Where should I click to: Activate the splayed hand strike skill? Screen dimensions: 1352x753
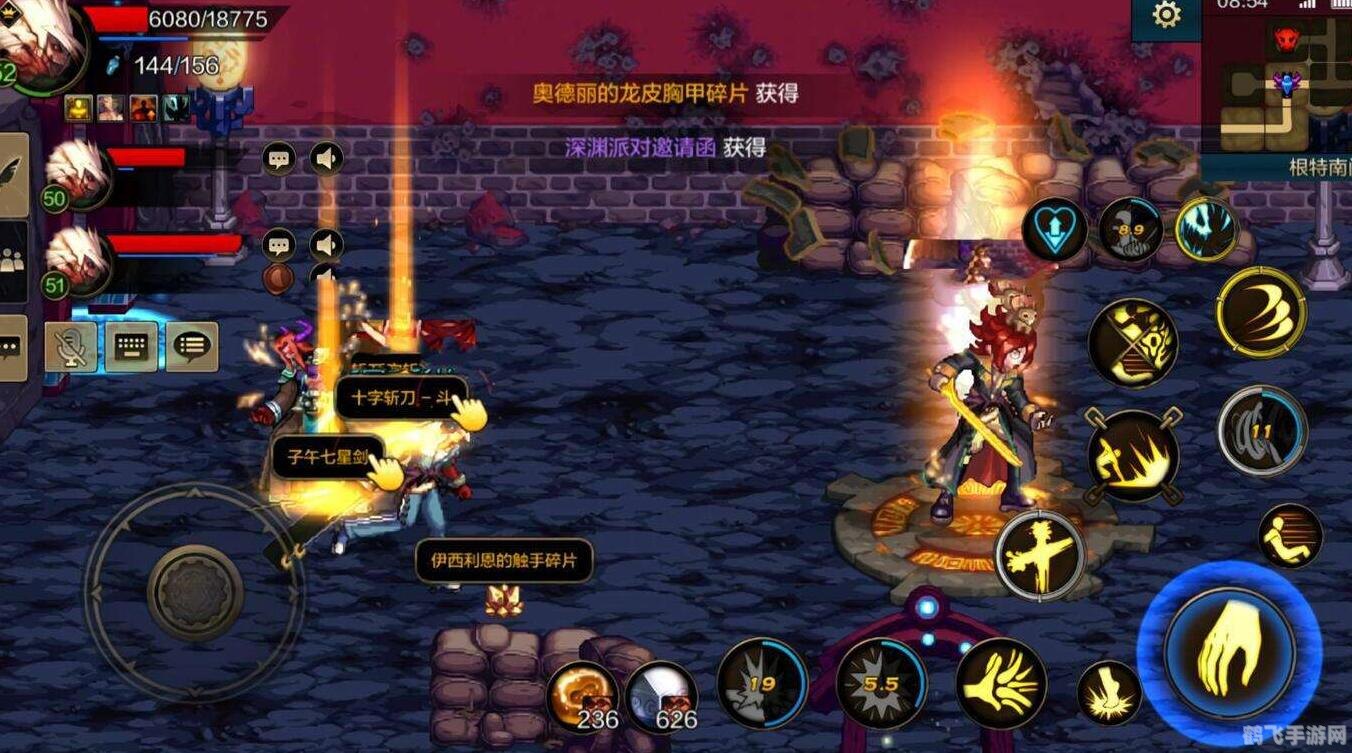[x=1001, y=683]
